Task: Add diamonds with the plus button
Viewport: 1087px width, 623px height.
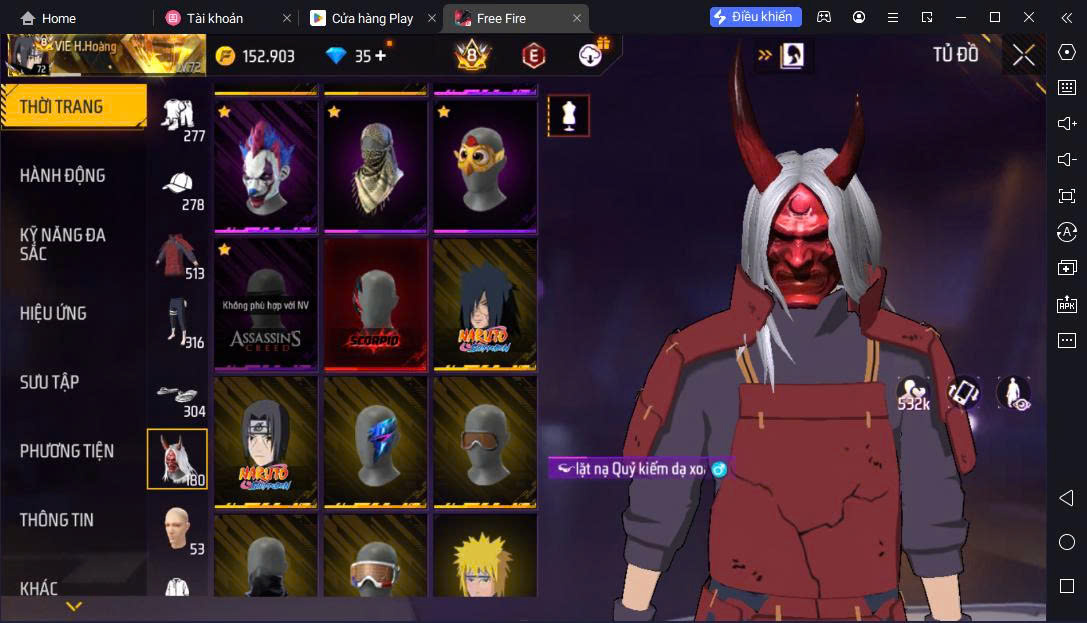Action: [380, 56]
